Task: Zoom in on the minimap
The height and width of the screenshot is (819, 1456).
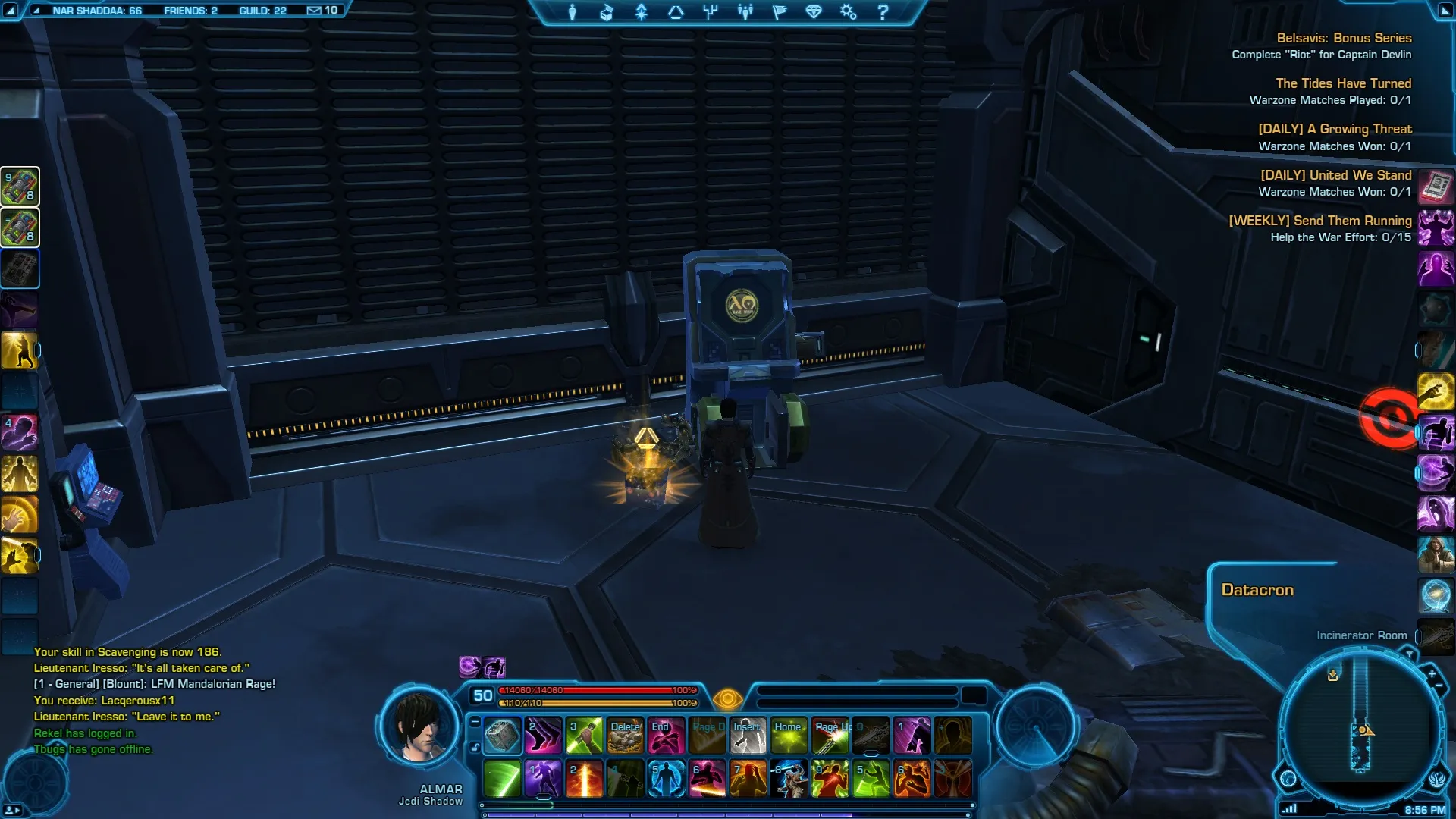Action: (1431, 674)
